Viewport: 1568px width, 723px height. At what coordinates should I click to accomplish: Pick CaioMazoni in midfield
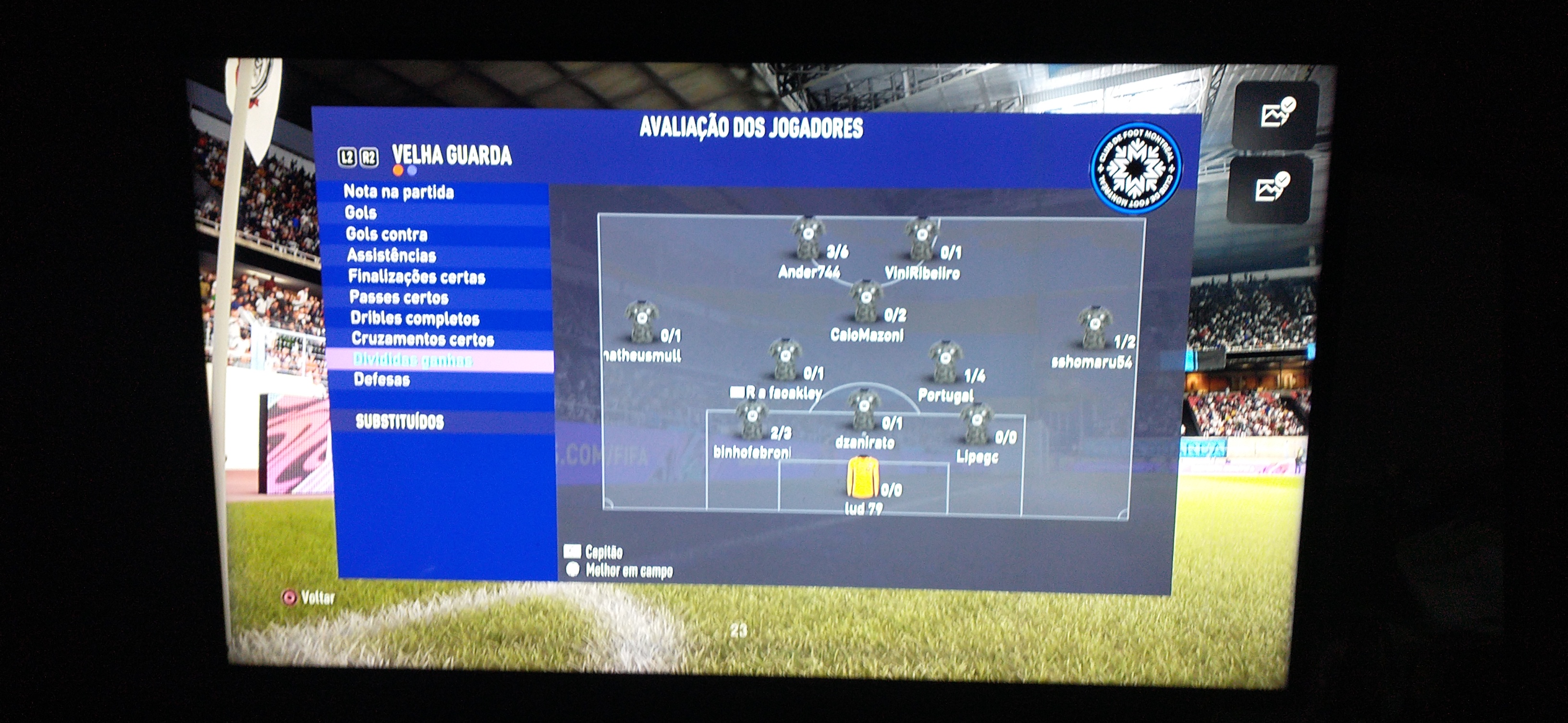(865, 301)
